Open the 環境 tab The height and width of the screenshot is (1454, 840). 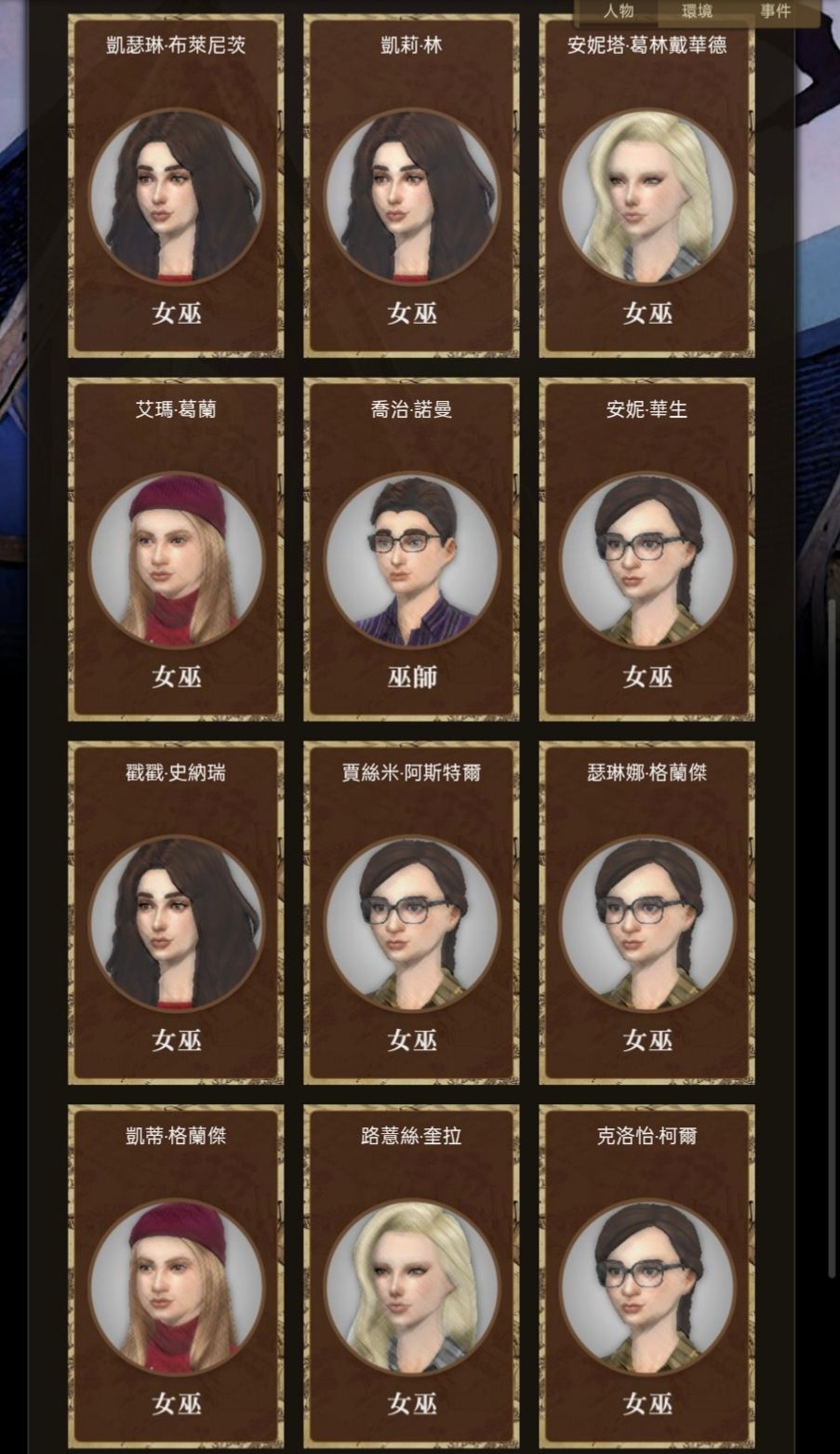click(697, 11)
